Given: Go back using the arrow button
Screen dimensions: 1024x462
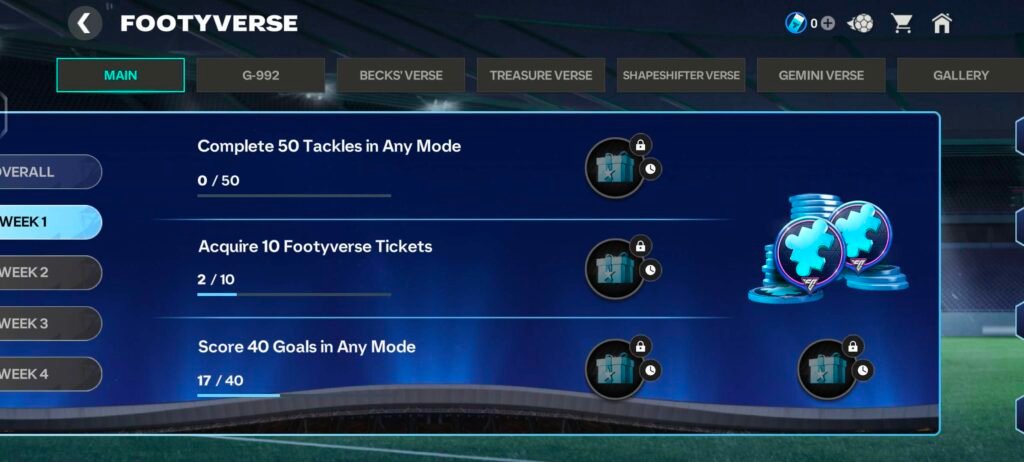Looking at the screenshot, I should pos(85,23).
